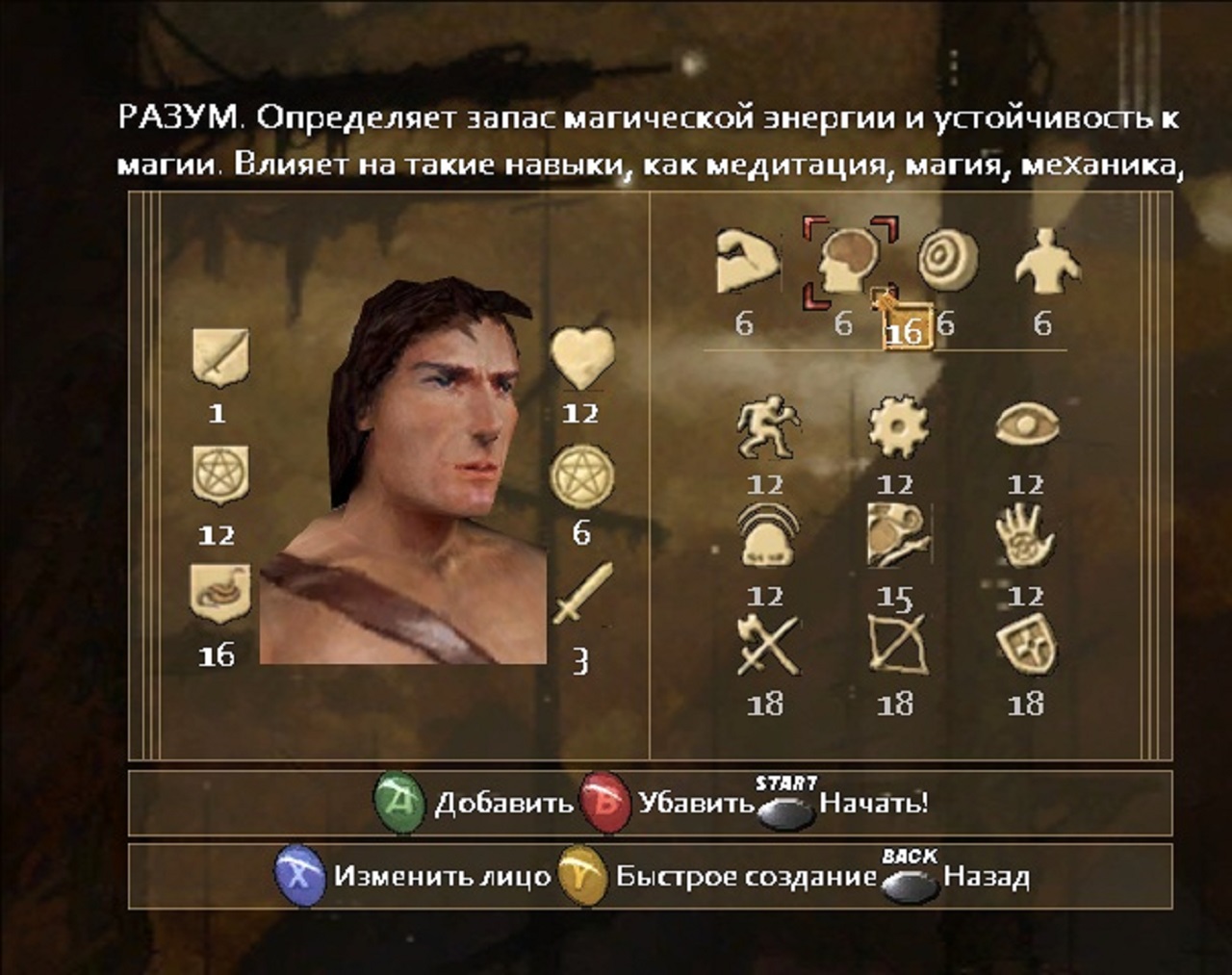Choose the crossed axe and sword skill

point(767,646)
